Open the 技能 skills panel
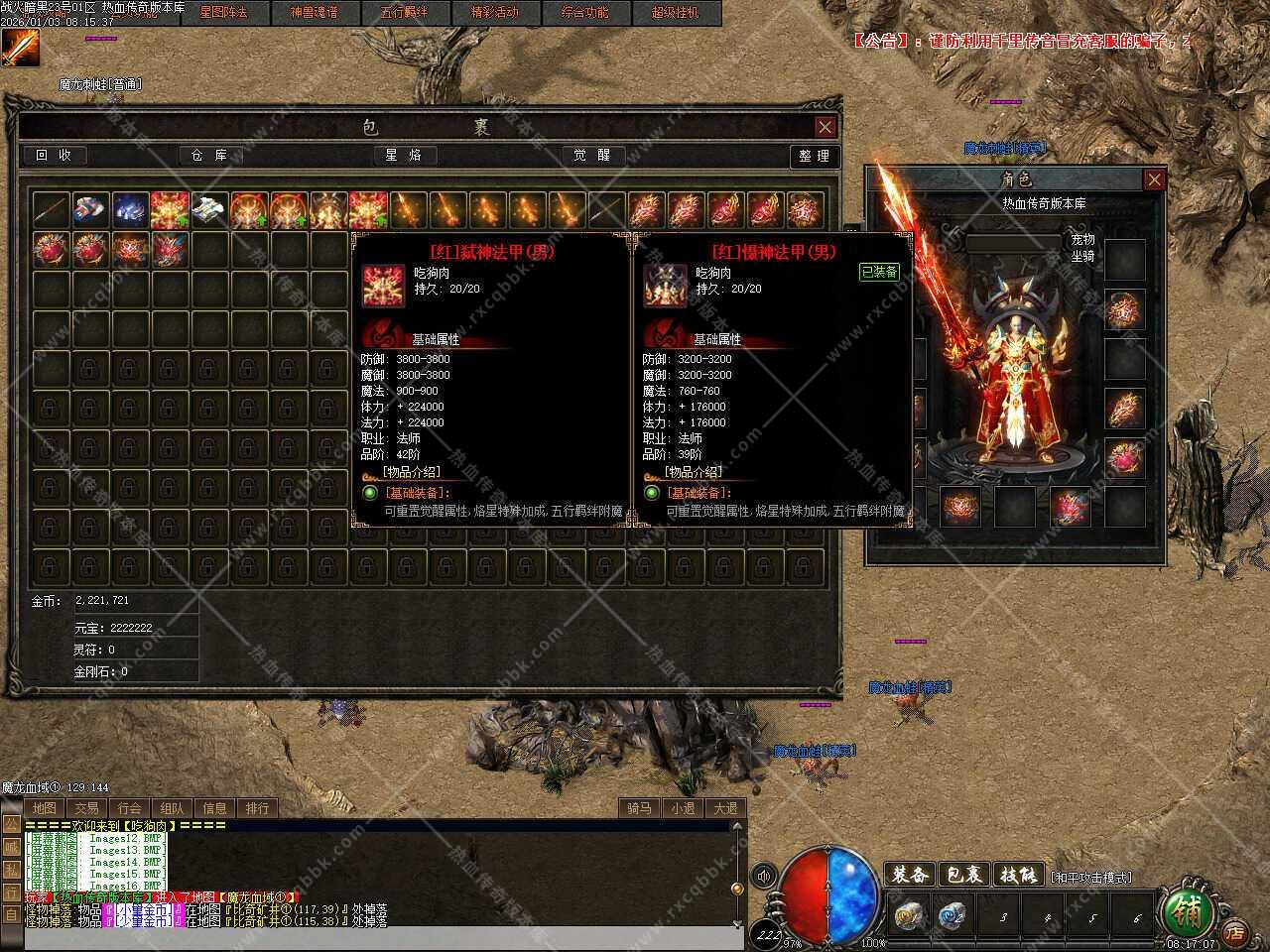The height and width of the screenshot is (952, 1270). coord(1018,875)
